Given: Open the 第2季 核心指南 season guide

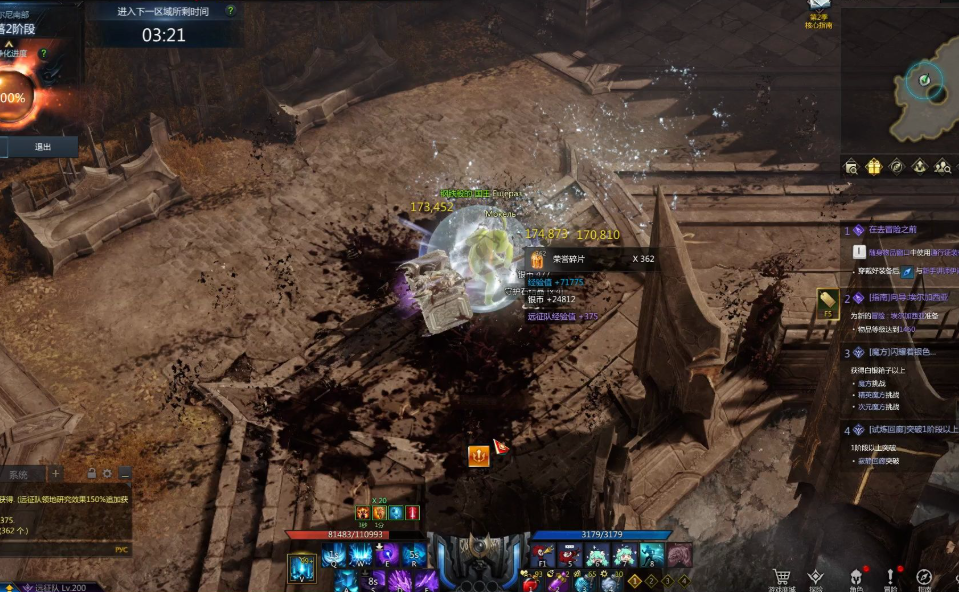Looking at the screenshot, I should pos(819,14).
